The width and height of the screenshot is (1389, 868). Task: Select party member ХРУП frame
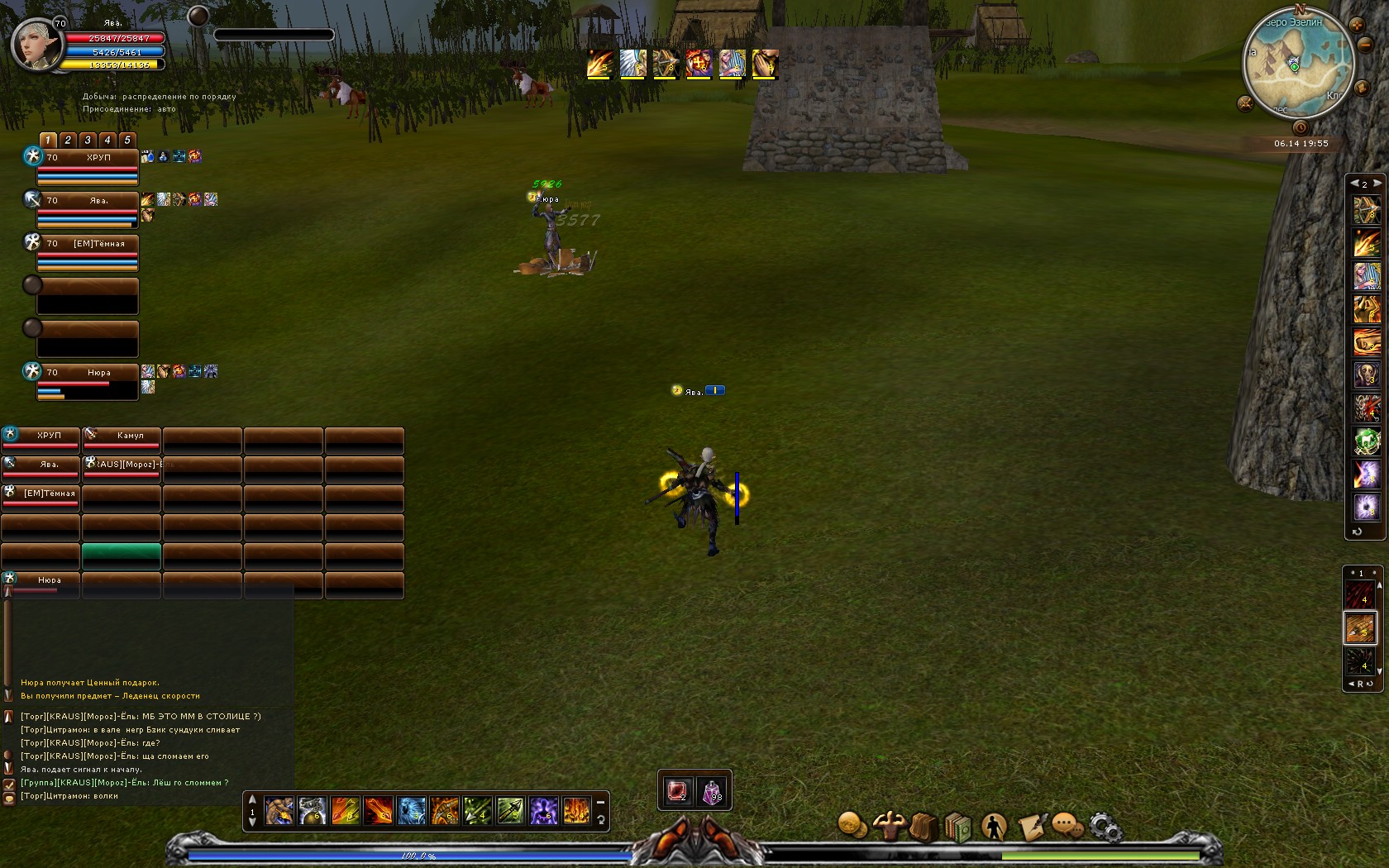87,166
